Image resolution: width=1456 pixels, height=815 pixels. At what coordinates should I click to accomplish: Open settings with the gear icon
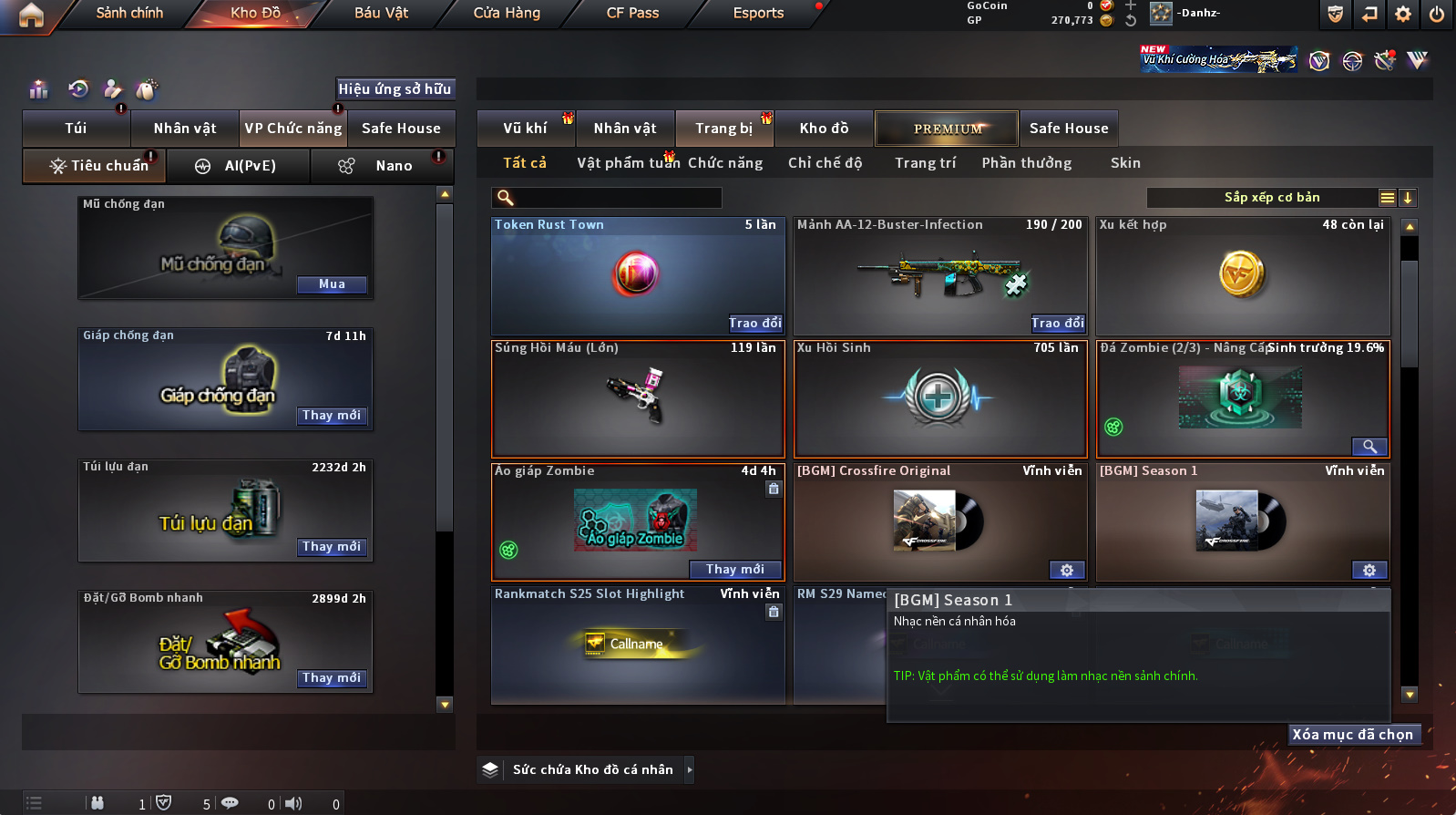(x=1403, y=14)
